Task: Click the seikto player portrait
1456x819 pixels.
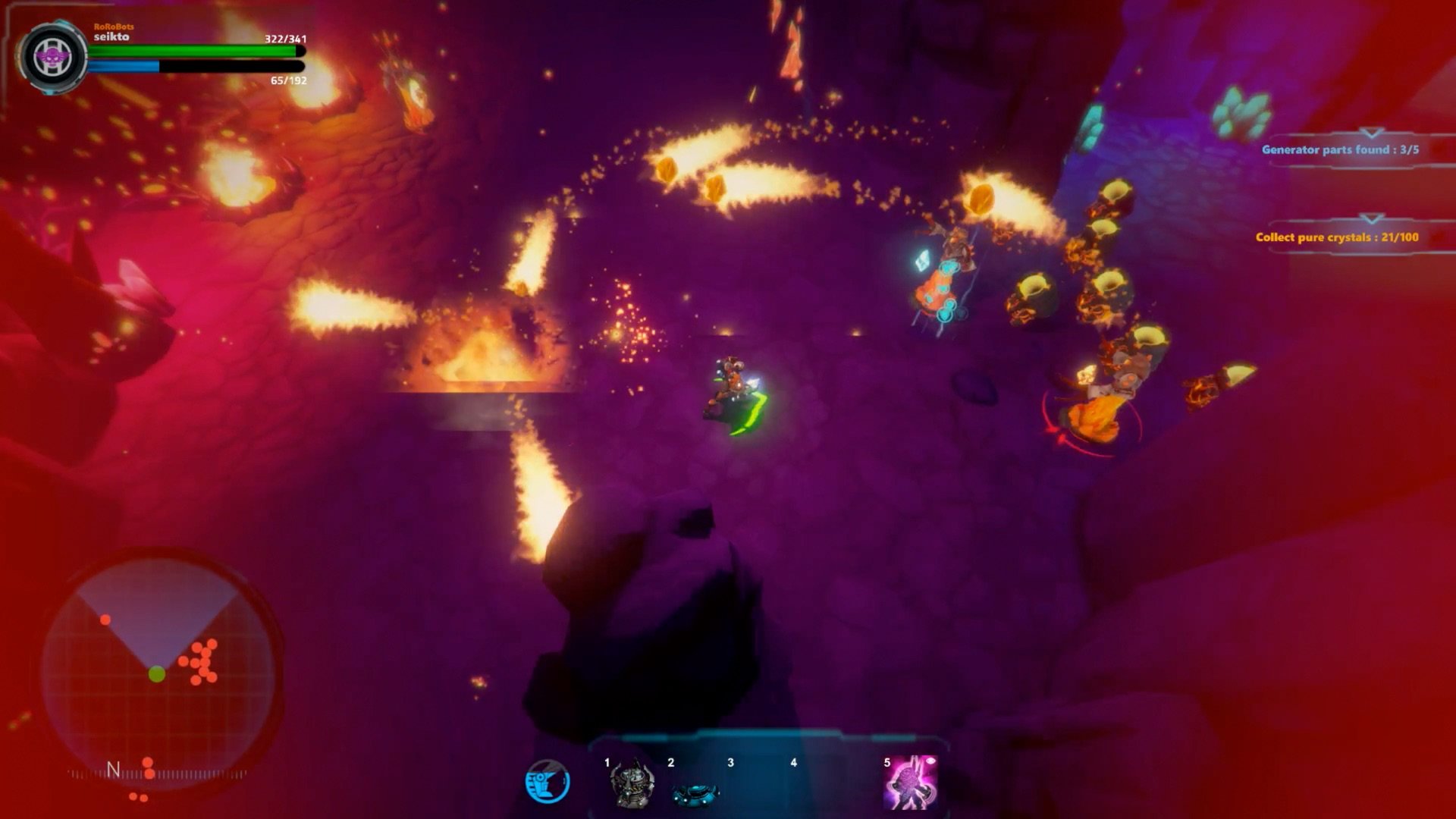Action: pyautogui.click(x=54, y=57)
